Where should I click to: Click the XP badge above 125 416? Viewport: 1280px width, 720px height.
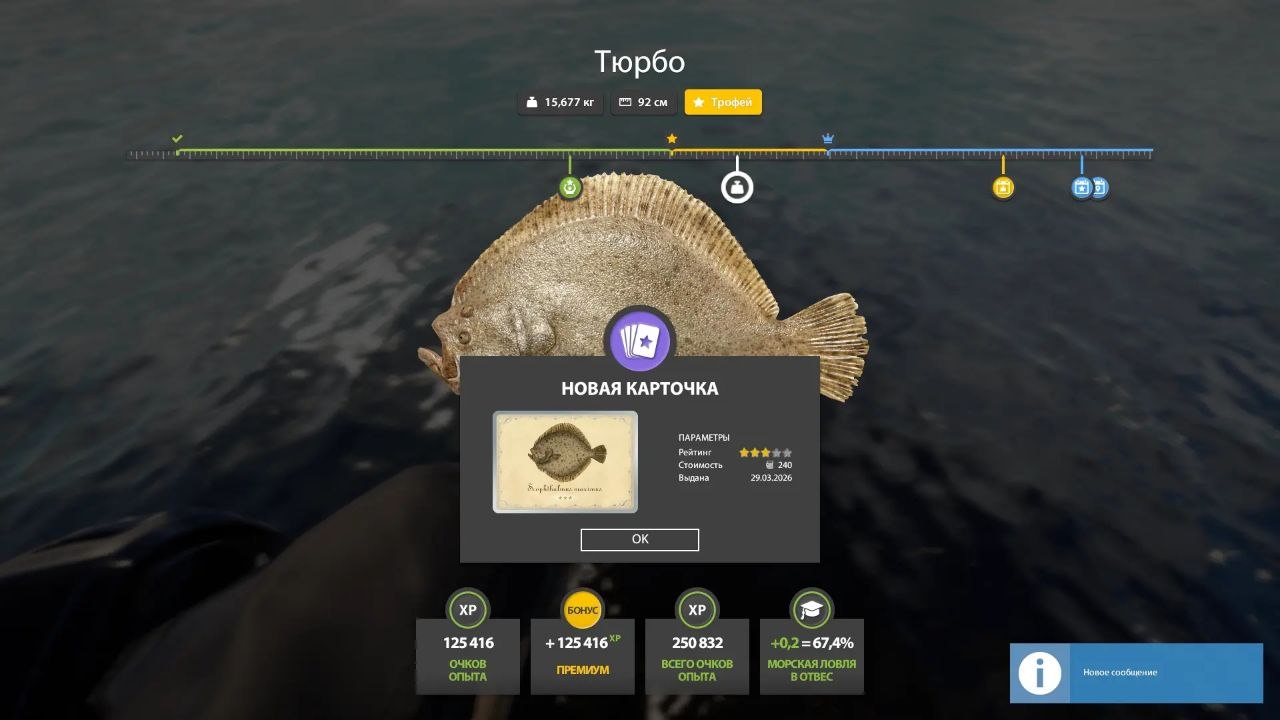(x=467, y=609)
